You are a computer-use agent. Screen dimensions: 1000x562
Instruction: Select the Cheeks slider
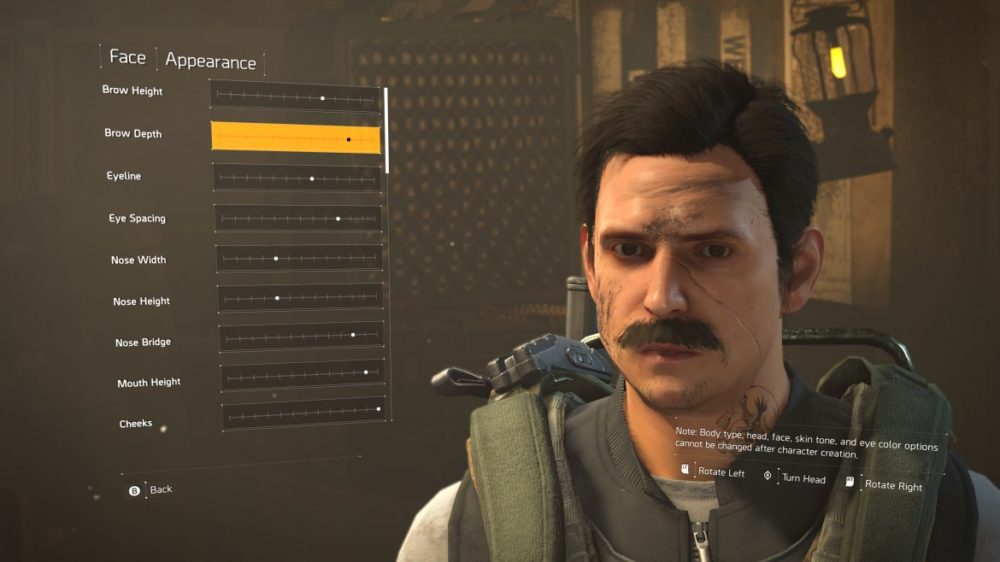[x=305, y=414]
